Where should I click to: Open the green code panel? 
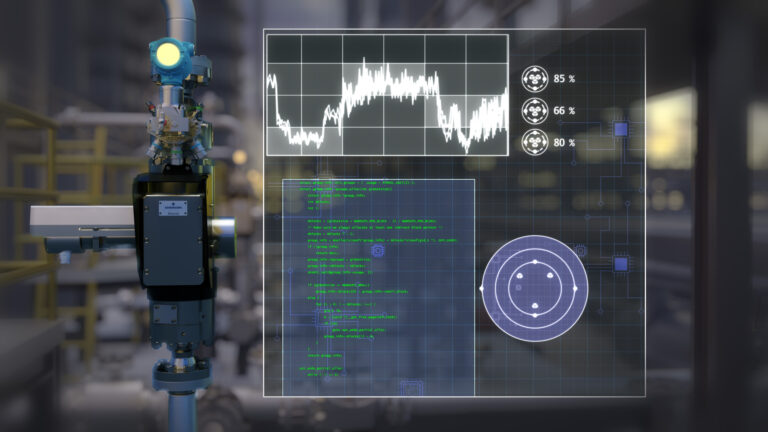[x=378, y=287]
